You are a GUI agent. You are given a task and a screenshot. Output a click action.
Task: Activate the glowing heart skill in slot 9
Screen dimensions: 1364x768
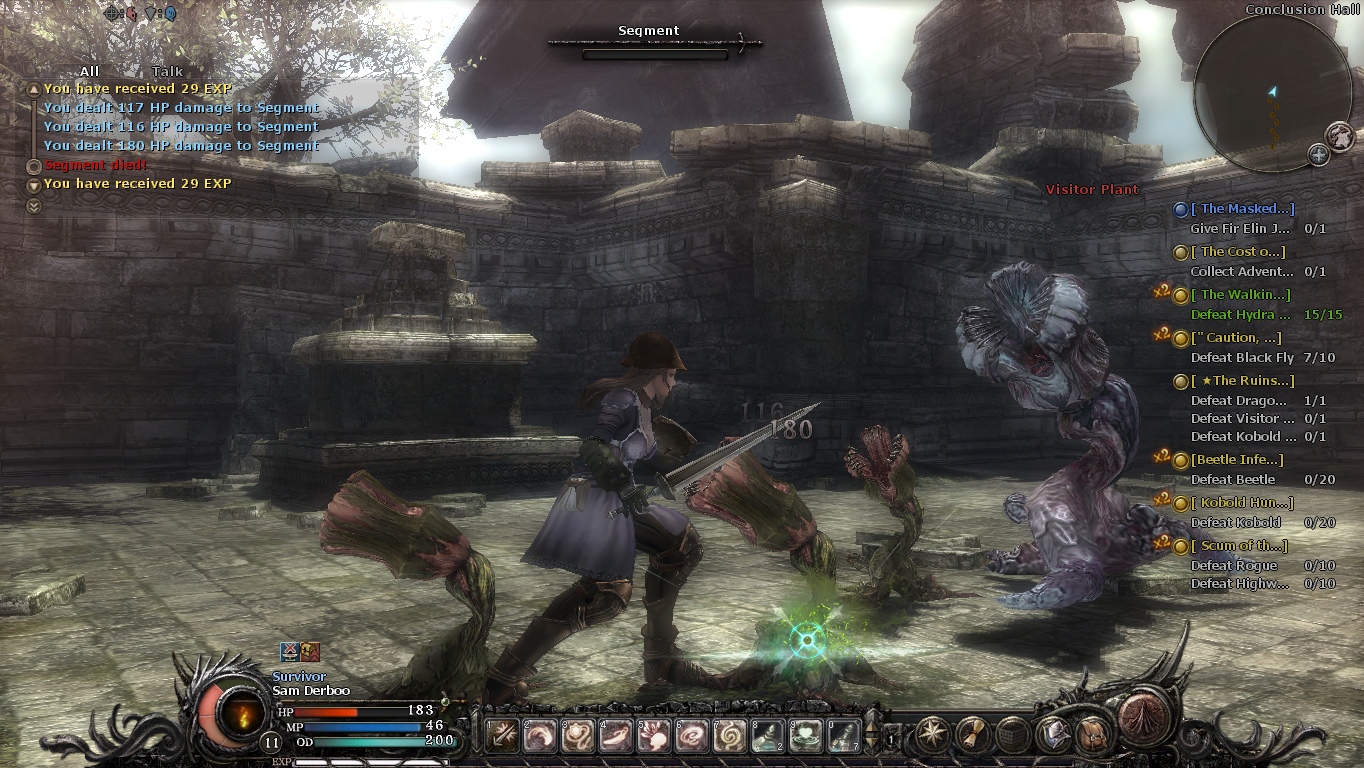[806, 736]
